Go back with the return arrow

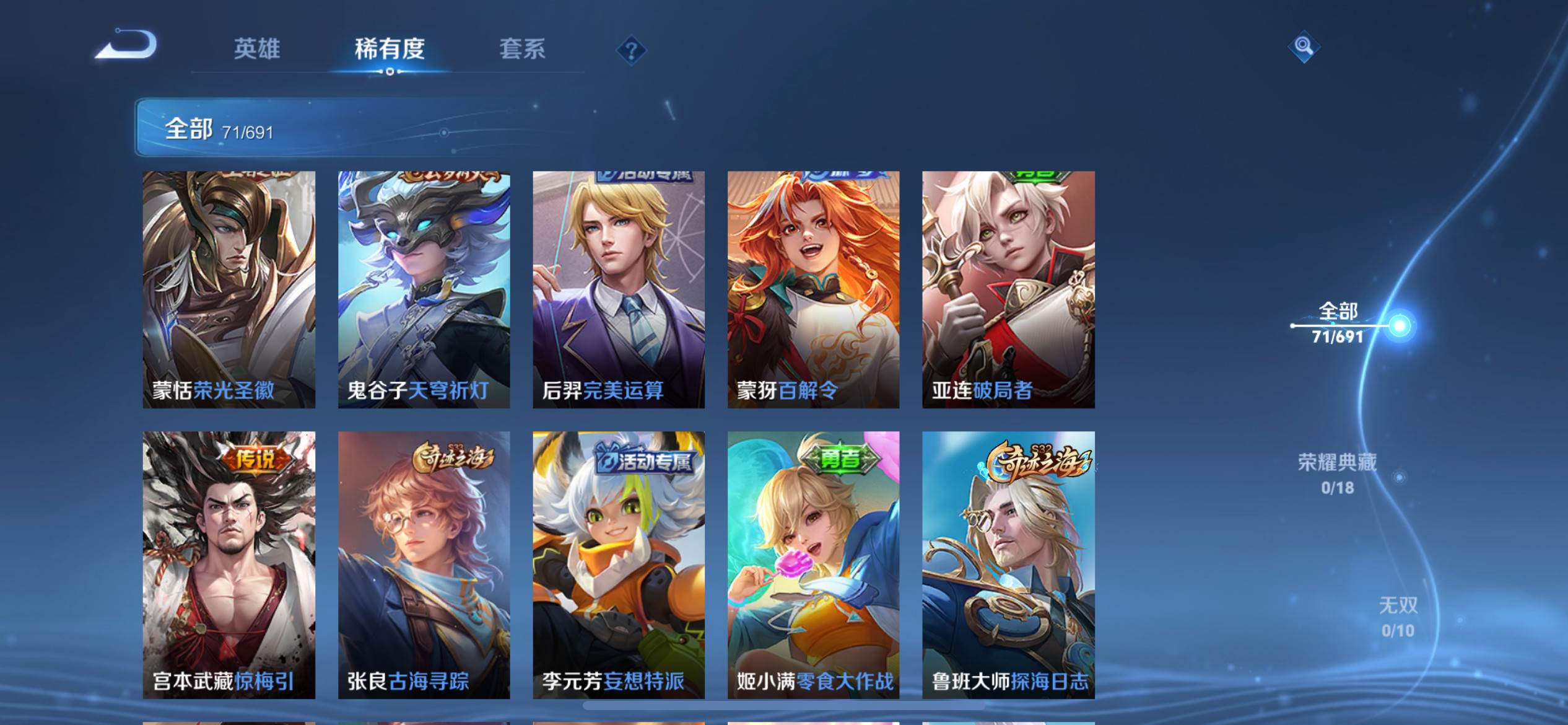(126, 46)
